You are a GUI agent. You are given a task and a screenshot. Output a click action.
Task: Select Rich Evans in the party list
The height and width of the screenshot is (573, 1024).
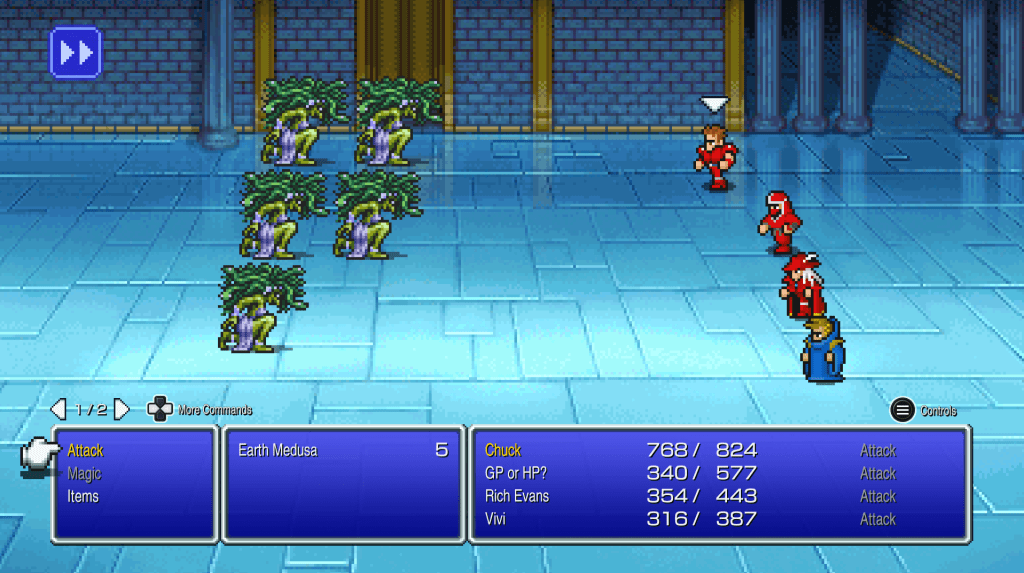pyautogui.click(x=517, y=496)
